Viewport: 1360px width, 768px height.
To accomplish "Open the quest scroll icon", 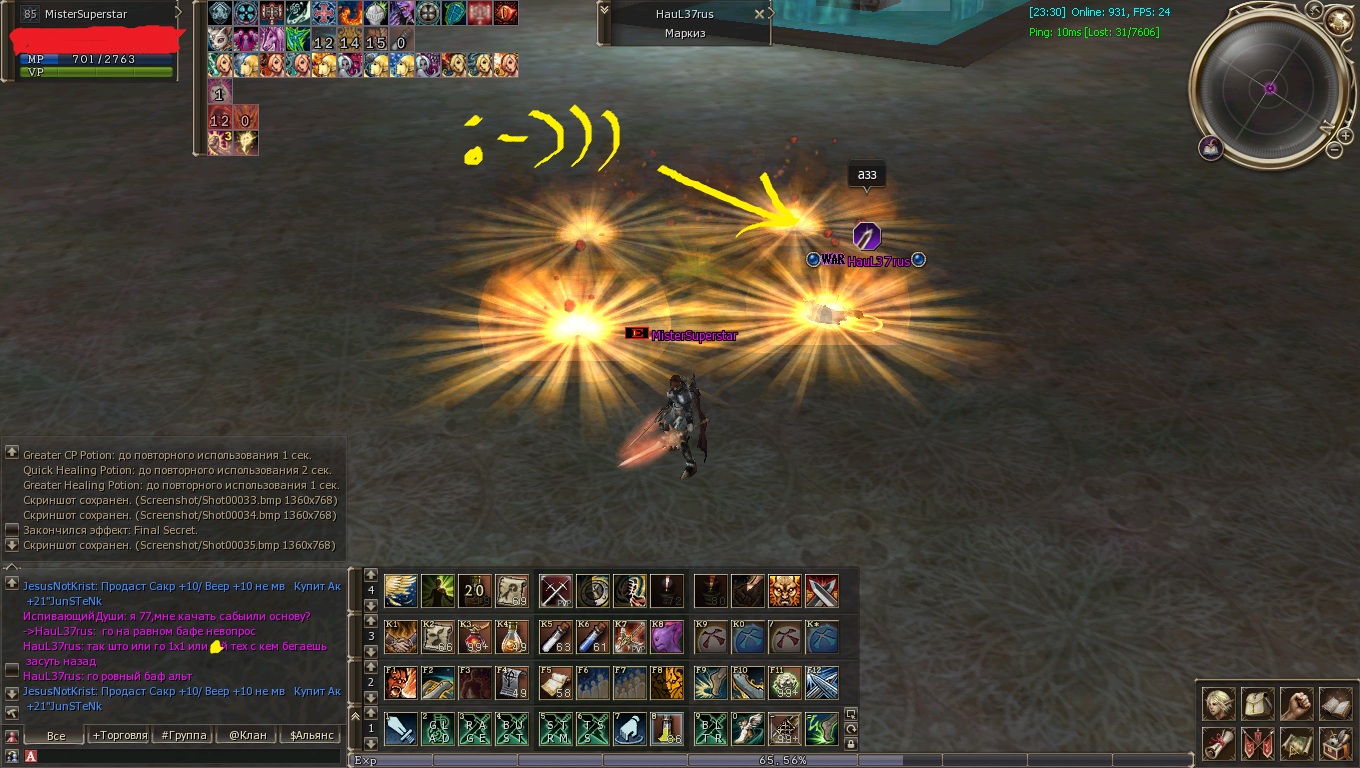I will (1219, 743).
